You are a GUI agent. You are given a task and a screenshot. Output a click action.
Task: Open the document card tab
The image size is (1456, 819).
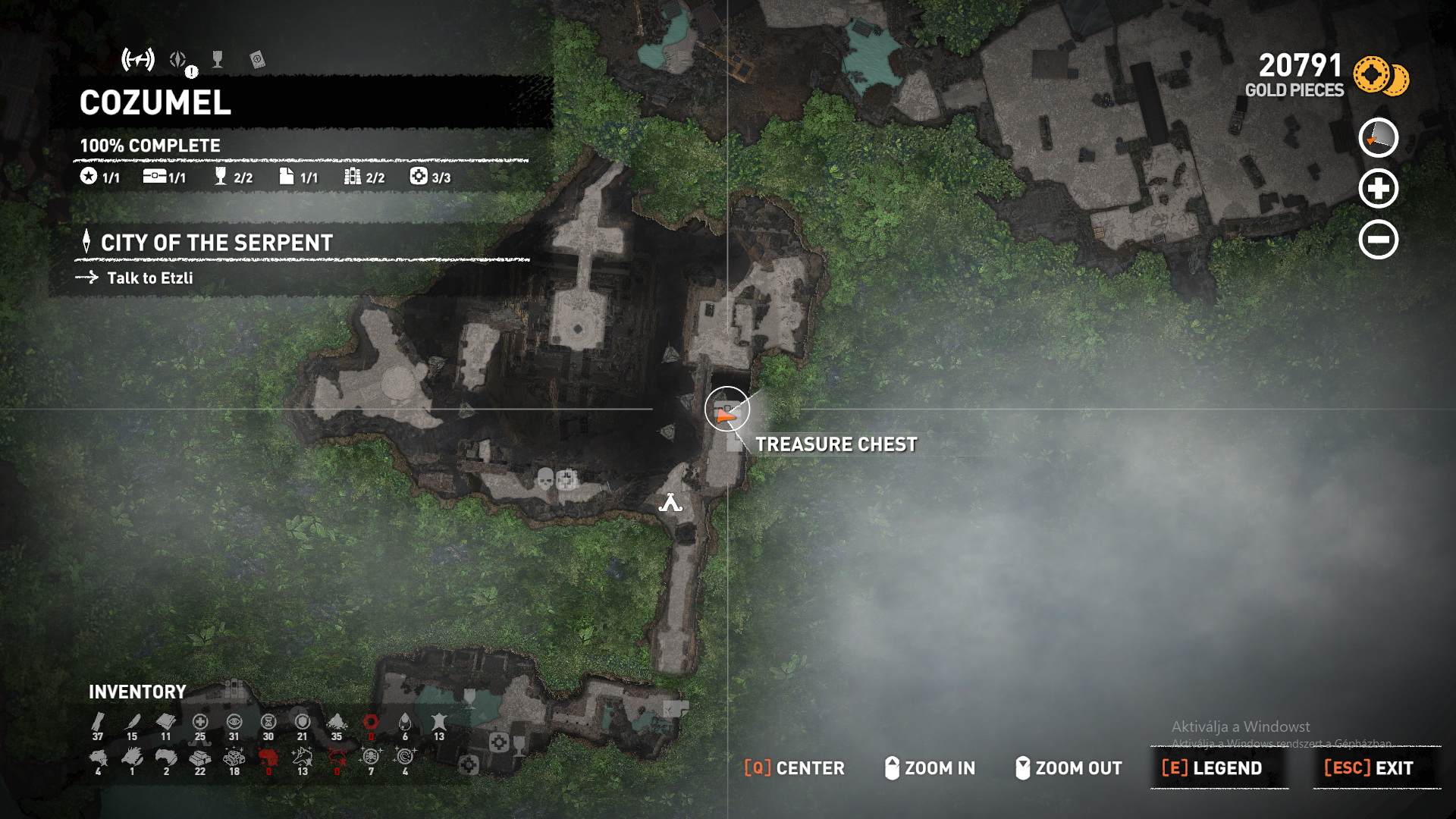[x=257, y=60]
